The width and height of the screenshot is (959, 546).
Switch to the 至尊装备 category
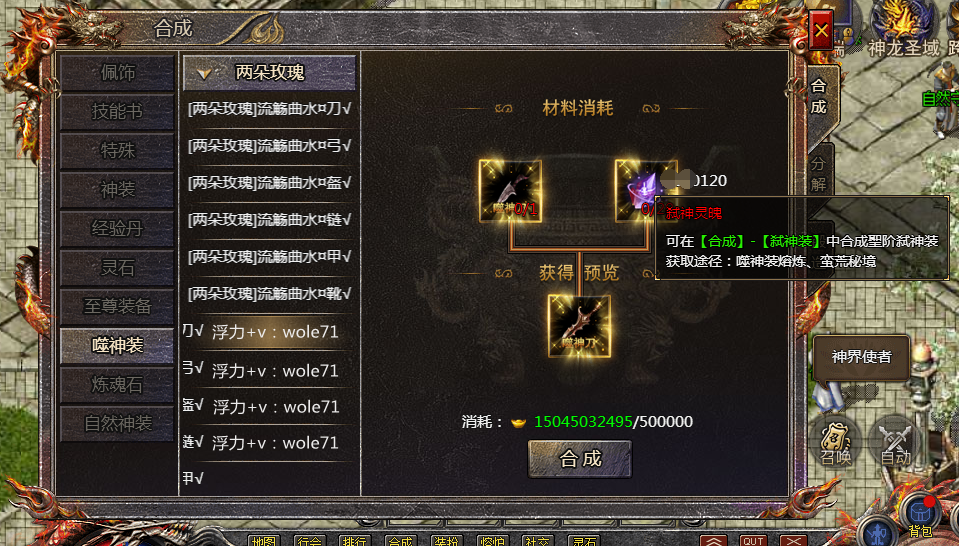pos(117,307)
